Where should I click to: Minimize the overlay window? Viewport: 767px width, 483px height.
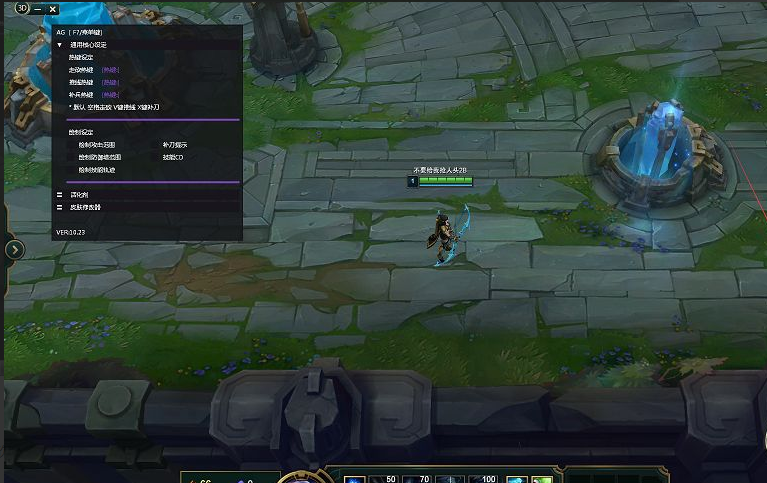(37, 9)
